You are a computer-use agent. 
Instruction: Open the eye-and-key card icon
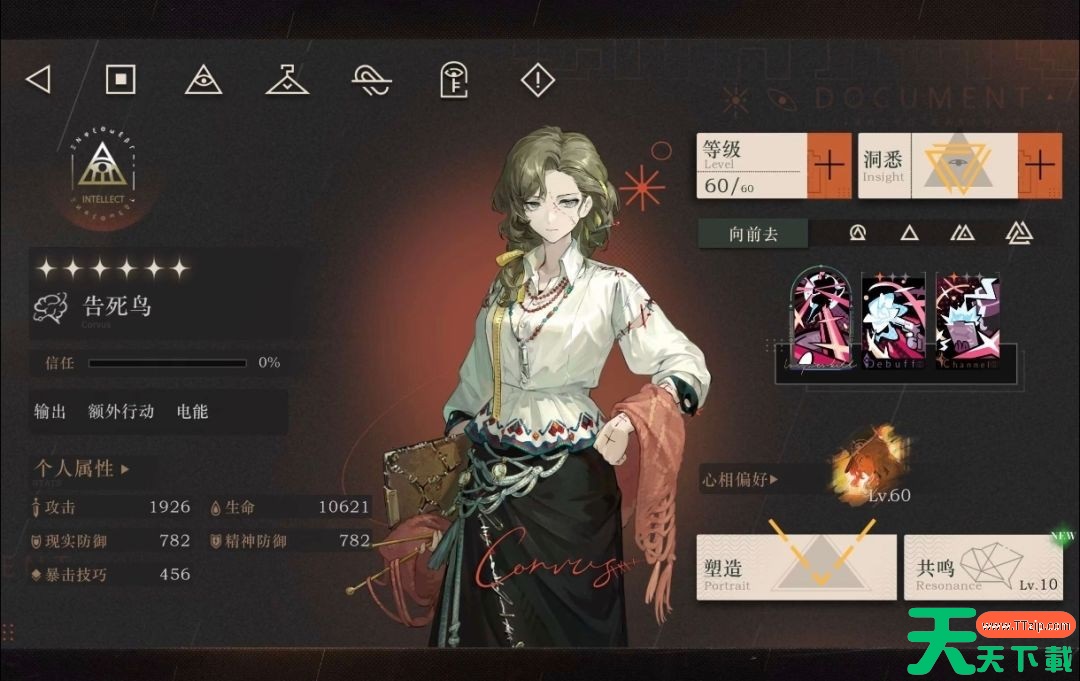[x=455, y=80]
